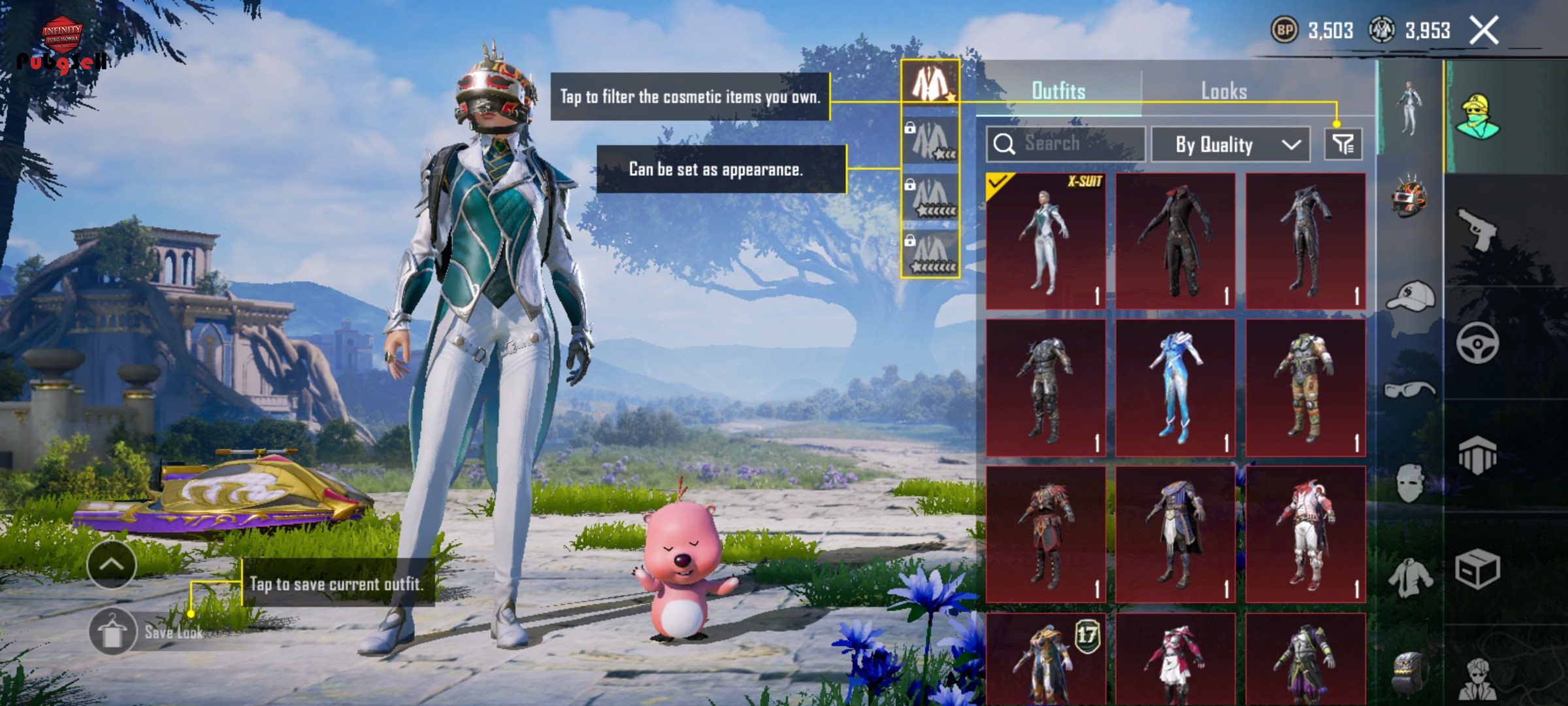This screenshot has height=706, width=1568.
Task: Open the crate box category
Action: (x=1477, y=569)
